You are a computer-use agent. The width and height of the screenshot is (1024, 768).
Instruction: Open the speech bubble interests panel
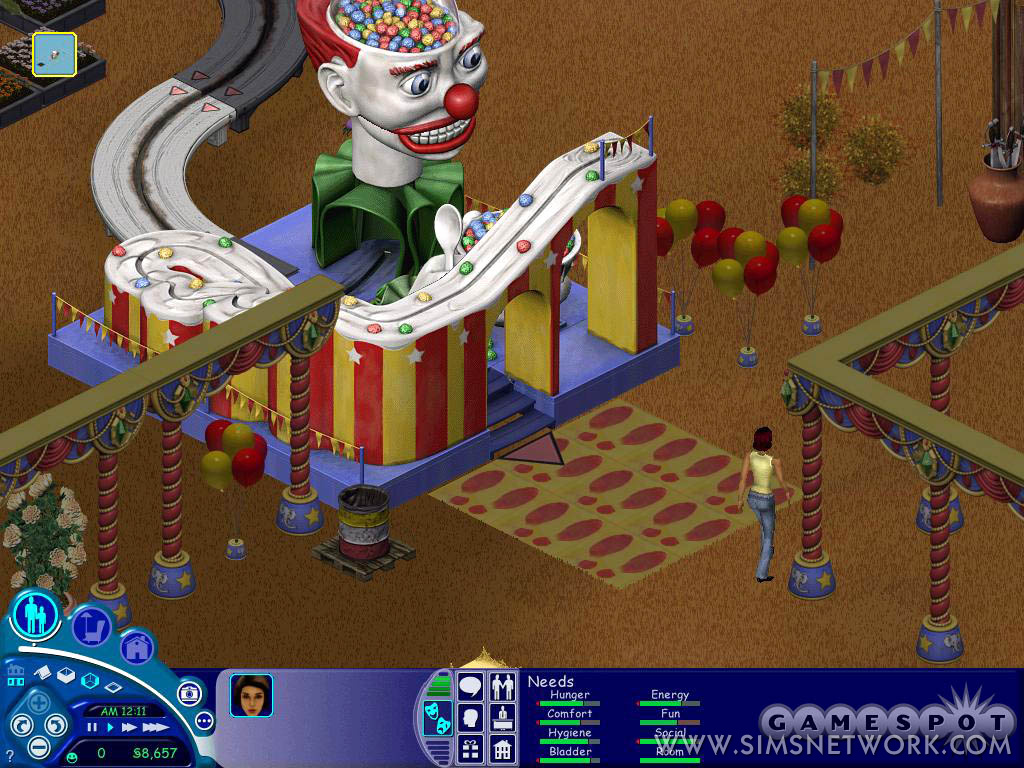[471, 687]
